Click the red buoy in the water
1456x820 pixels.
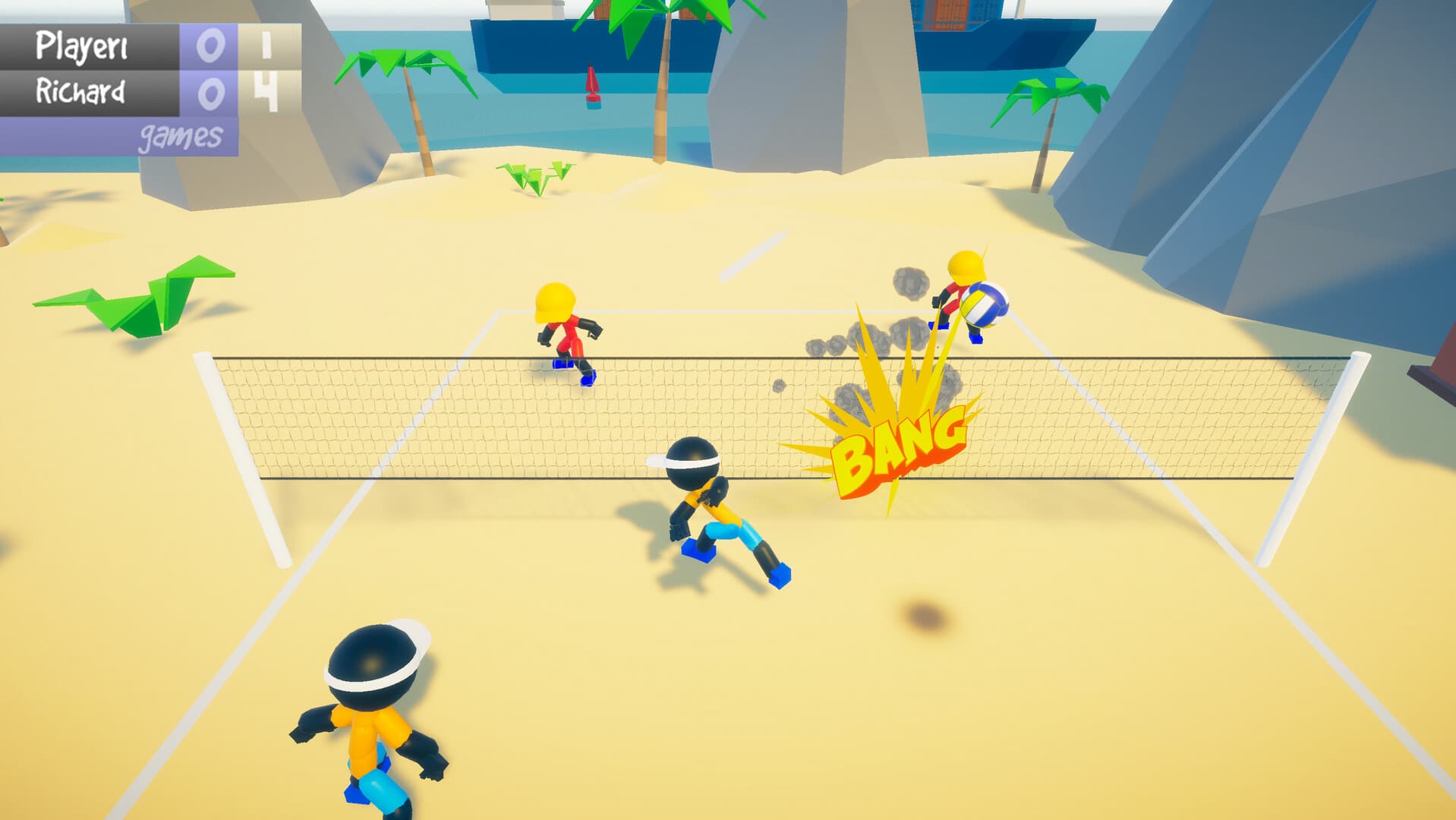(x=593, y=82)
